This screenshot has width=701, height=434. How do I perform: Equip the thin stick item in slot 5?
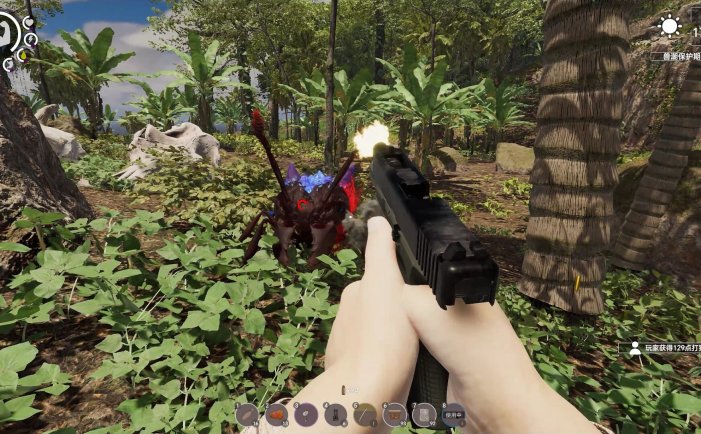(366, 414)
